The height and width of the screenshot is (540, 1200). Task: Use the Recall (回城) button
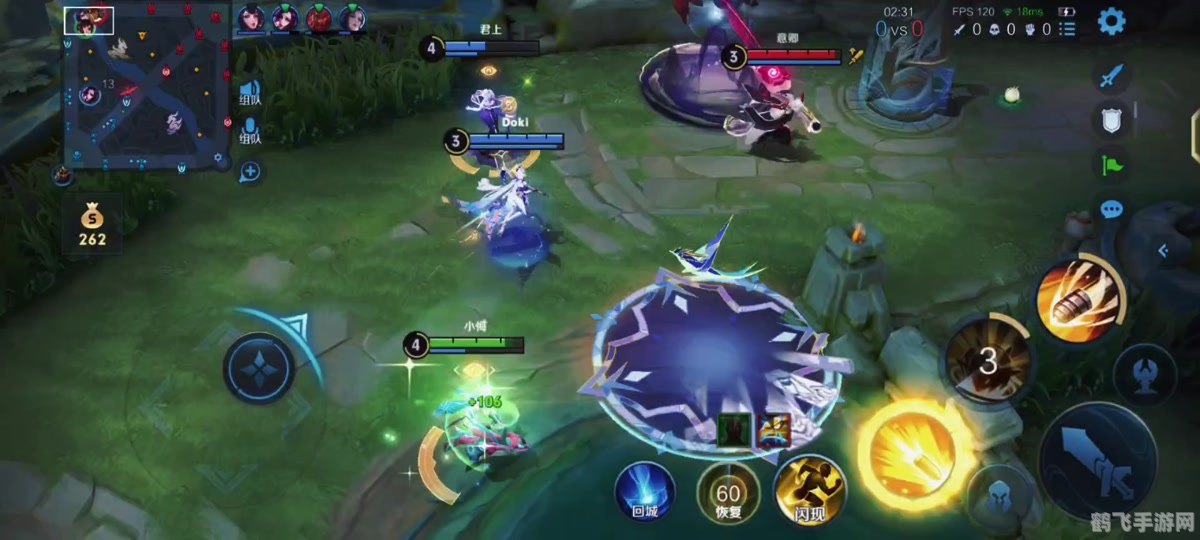point(644,491)
